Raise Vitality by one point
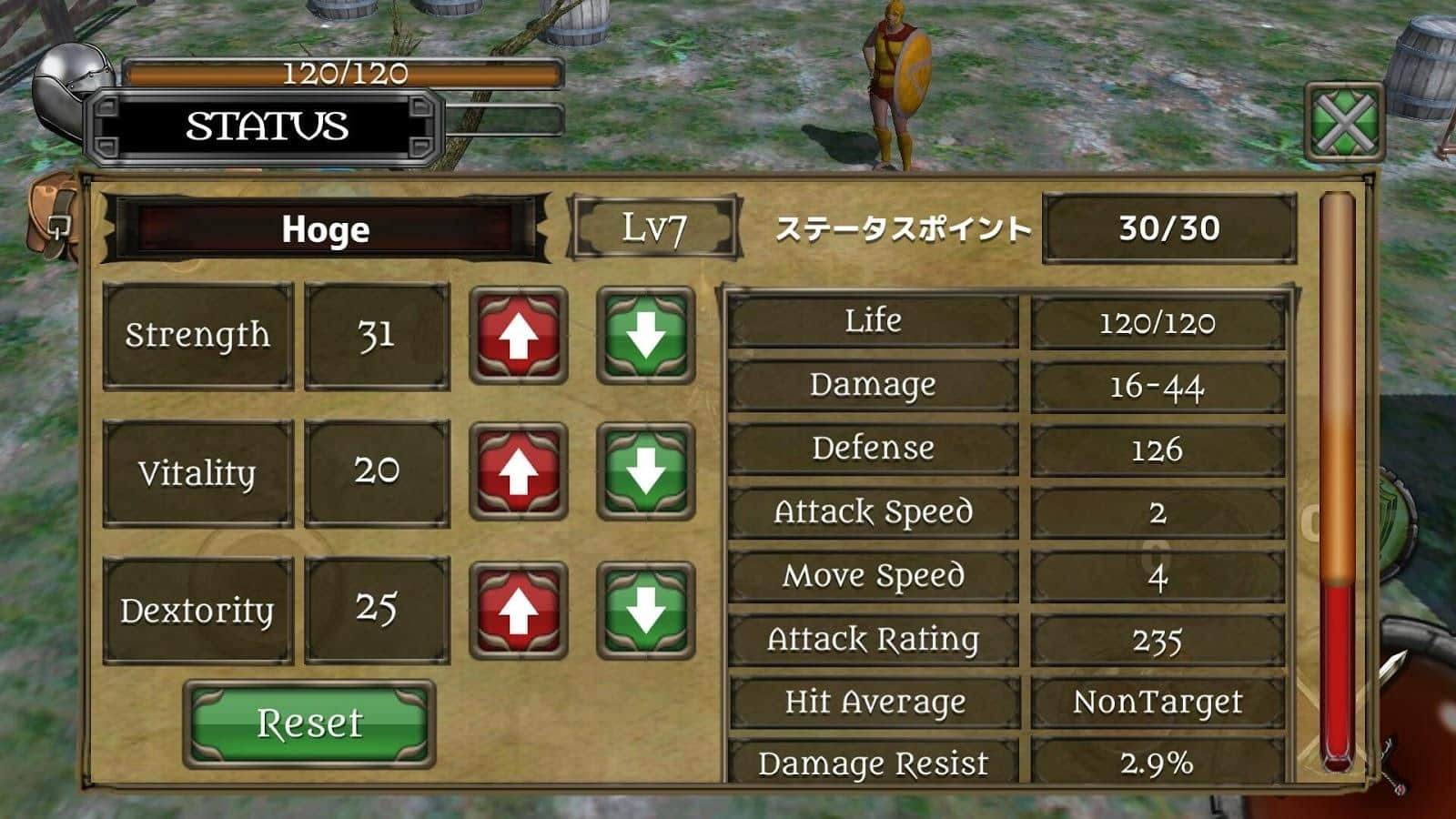This screenshot has width=1456, height=819. [x=519, y=472]
